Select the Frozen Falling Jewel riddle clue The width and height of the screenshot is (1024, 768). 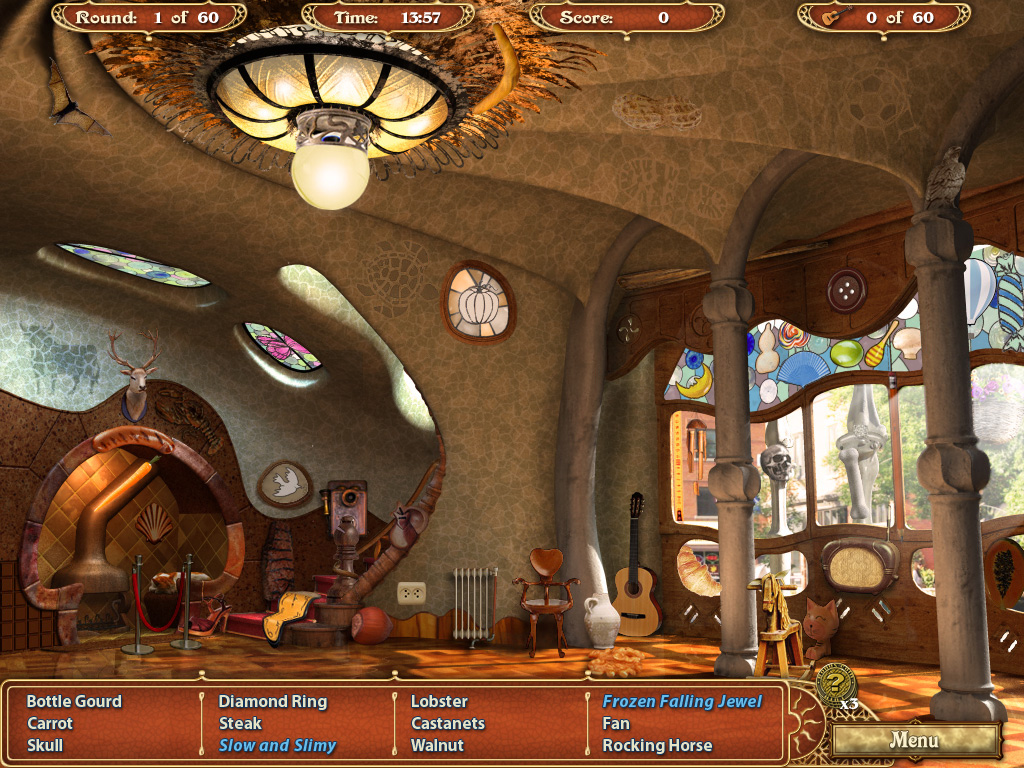tap(682, 702)
